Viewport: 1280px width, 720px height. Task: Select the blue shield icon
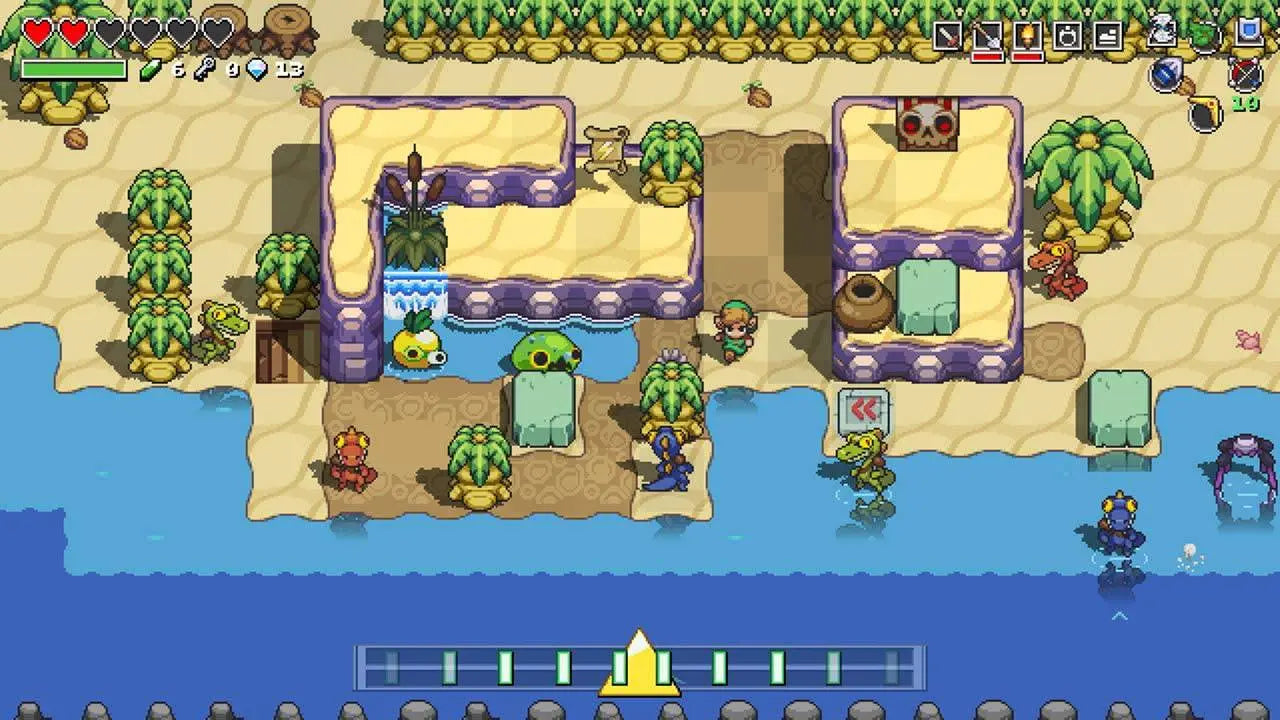point(1249,31)
